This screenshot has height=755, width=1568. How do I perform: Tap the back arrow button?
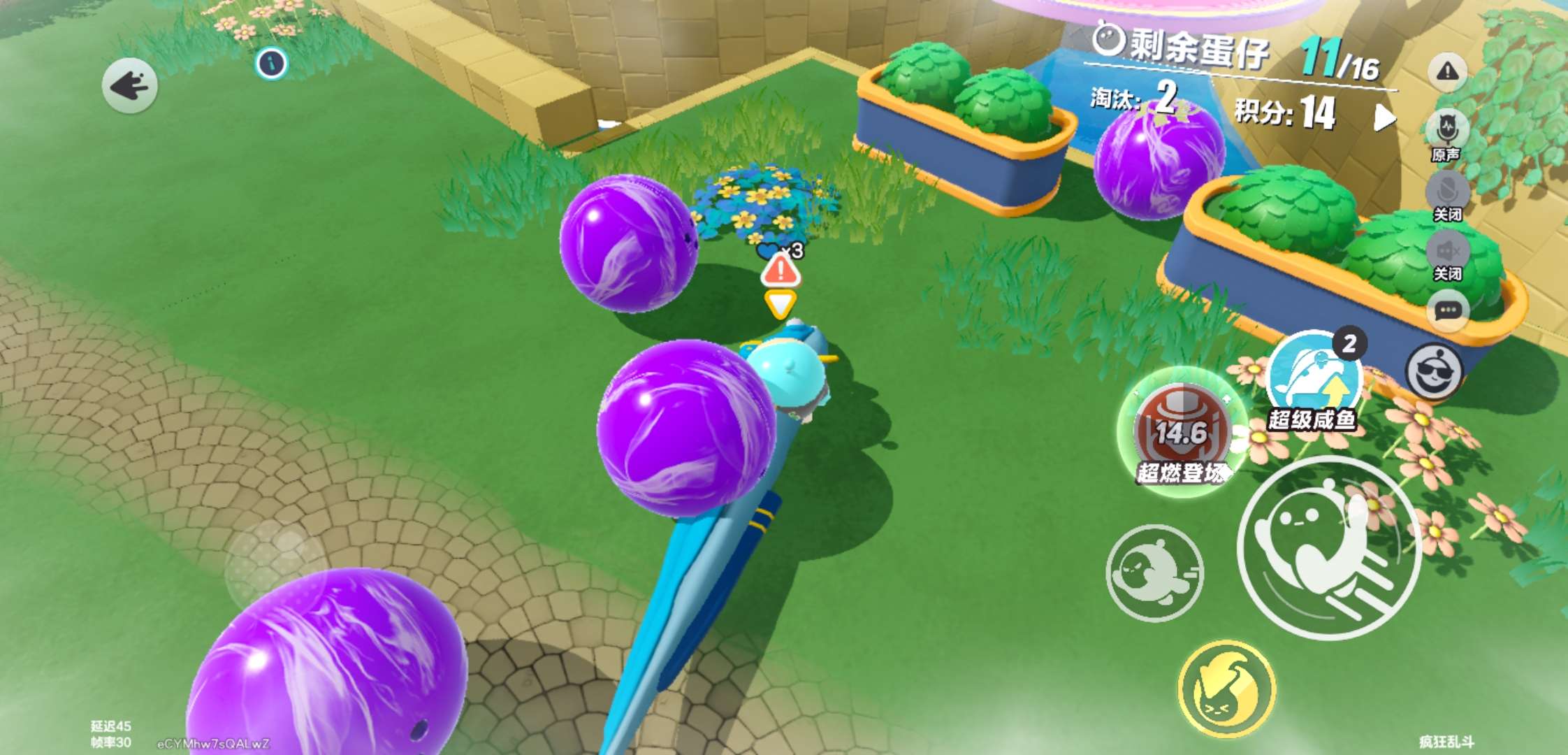pos(129,86)
